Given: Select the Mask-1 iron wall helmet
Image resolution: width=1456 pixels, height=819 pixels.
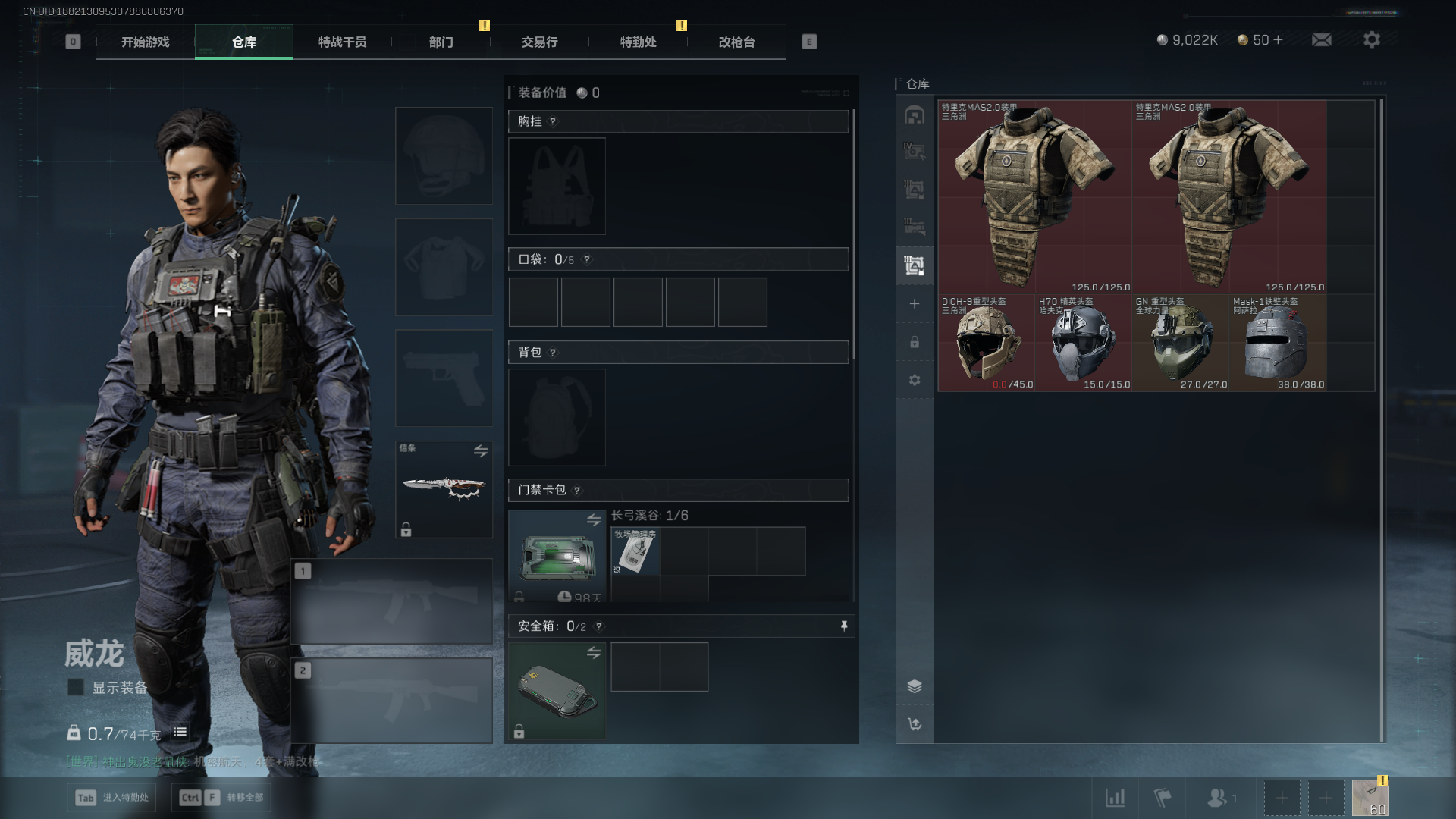Looking at the screenshot, I should point(1277,343).
